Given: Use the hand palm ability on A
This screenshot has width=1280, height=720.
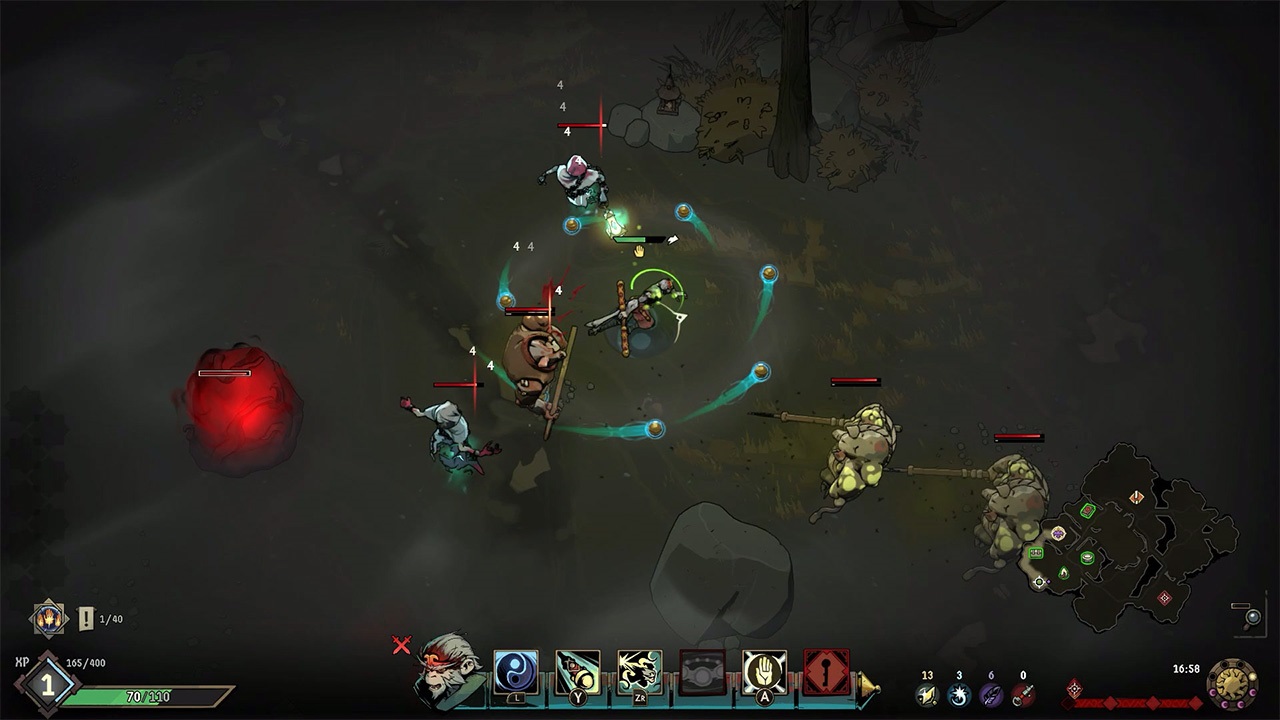Looking at the screenshot, I should click(765, 669).
